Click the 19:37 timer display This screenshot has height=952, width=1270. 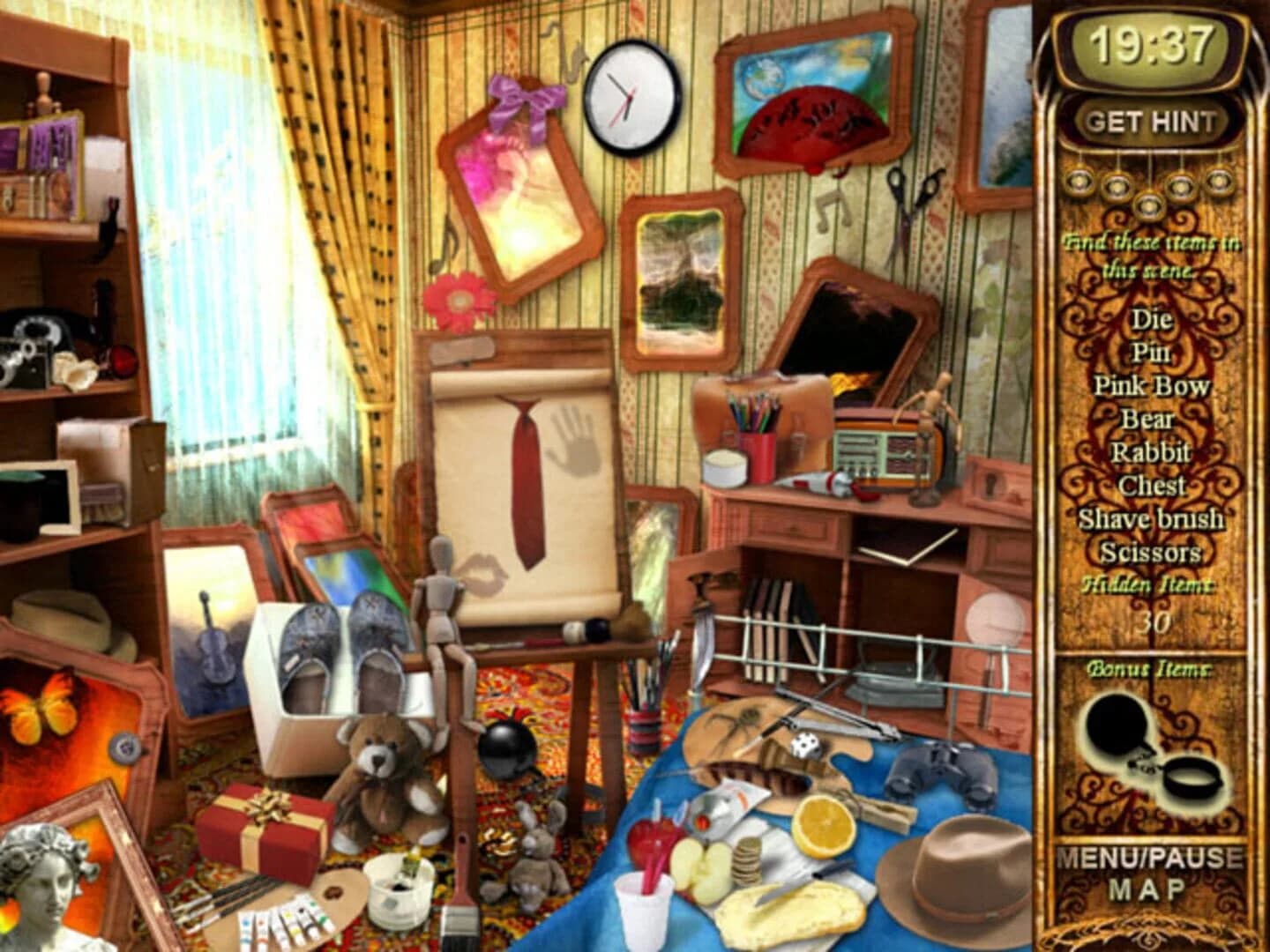(x=1148, y=40)
